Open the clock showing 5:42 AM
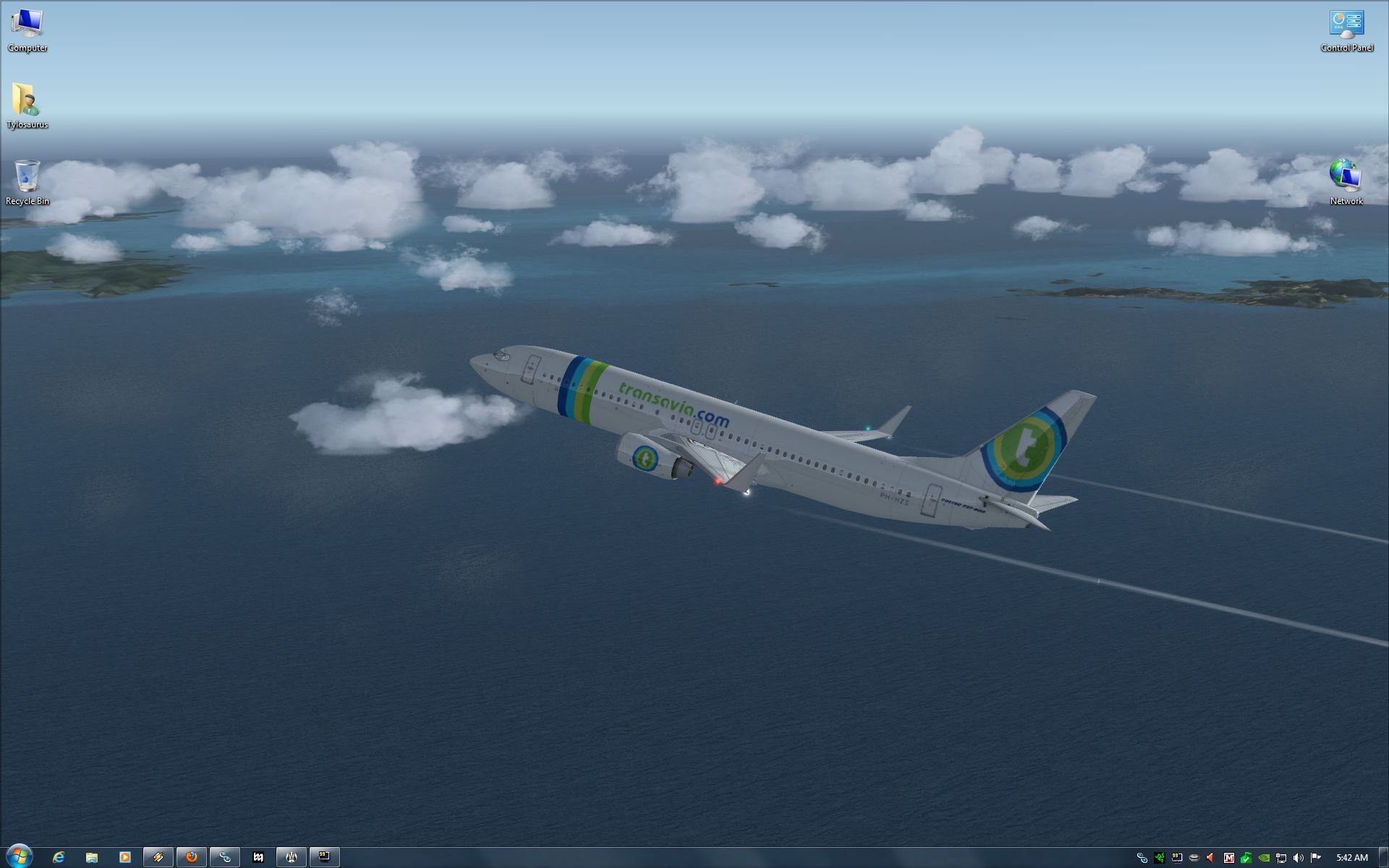Image resolution: width=1389 pixels, height=868 pixels. click(1351, 858)
